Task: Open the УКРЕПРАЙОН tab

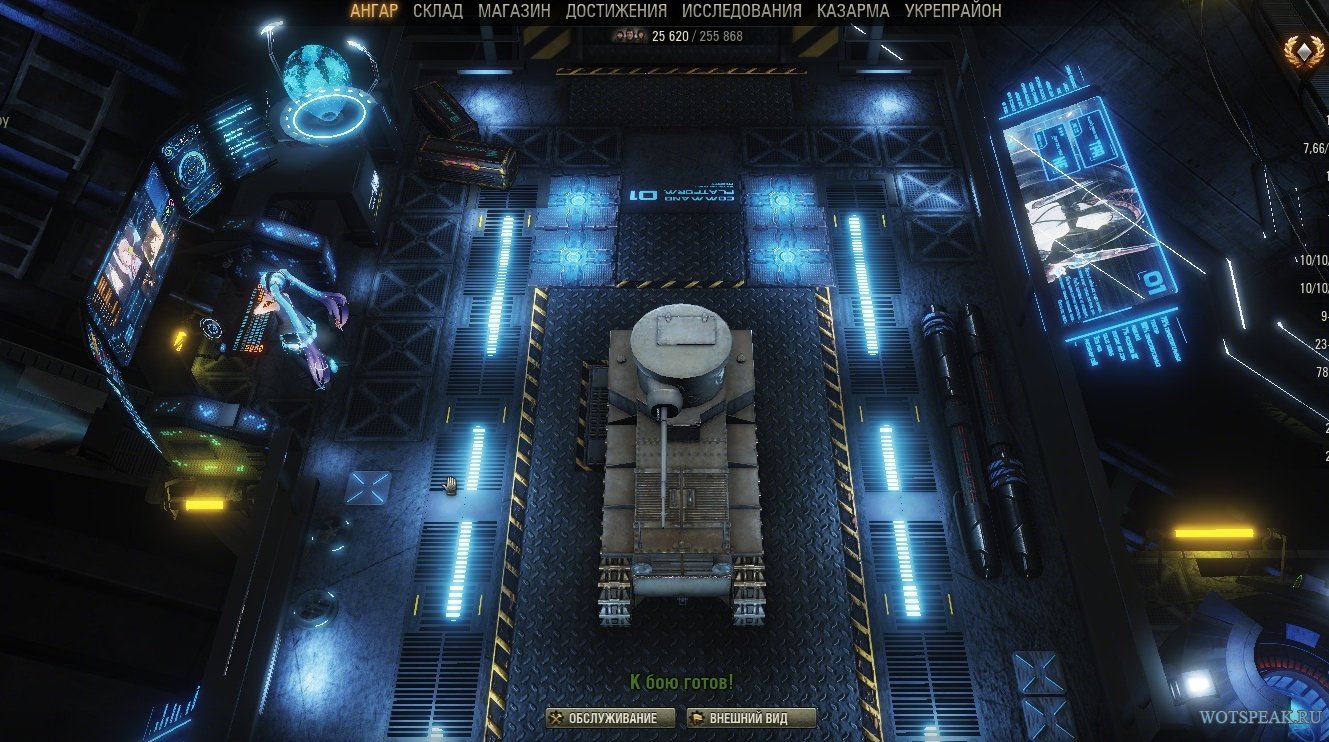Action: point(952,11)
